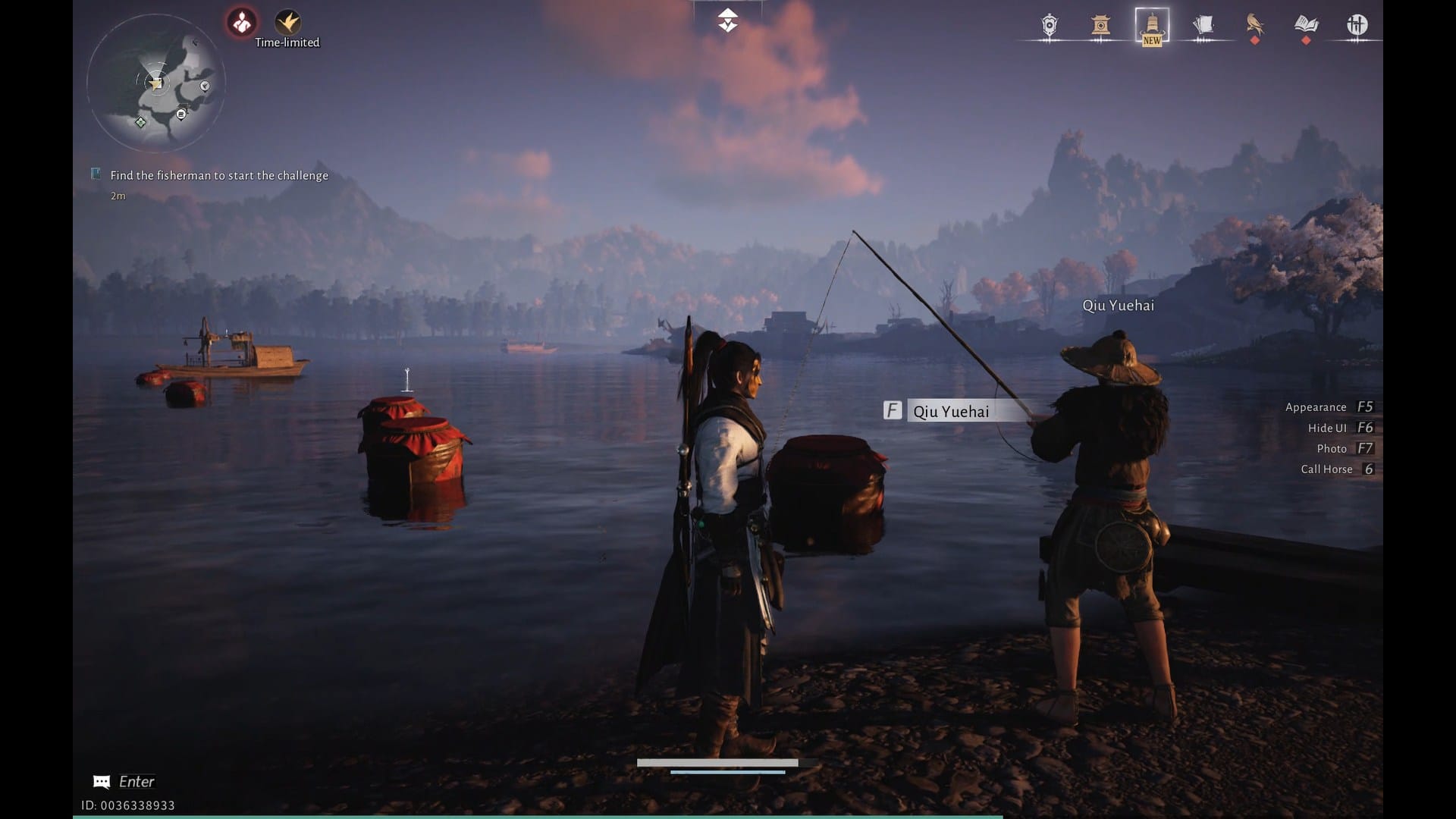Screen dimensions: 1456x819
Task: Open the Appearance option
Action: [1329, 407]
